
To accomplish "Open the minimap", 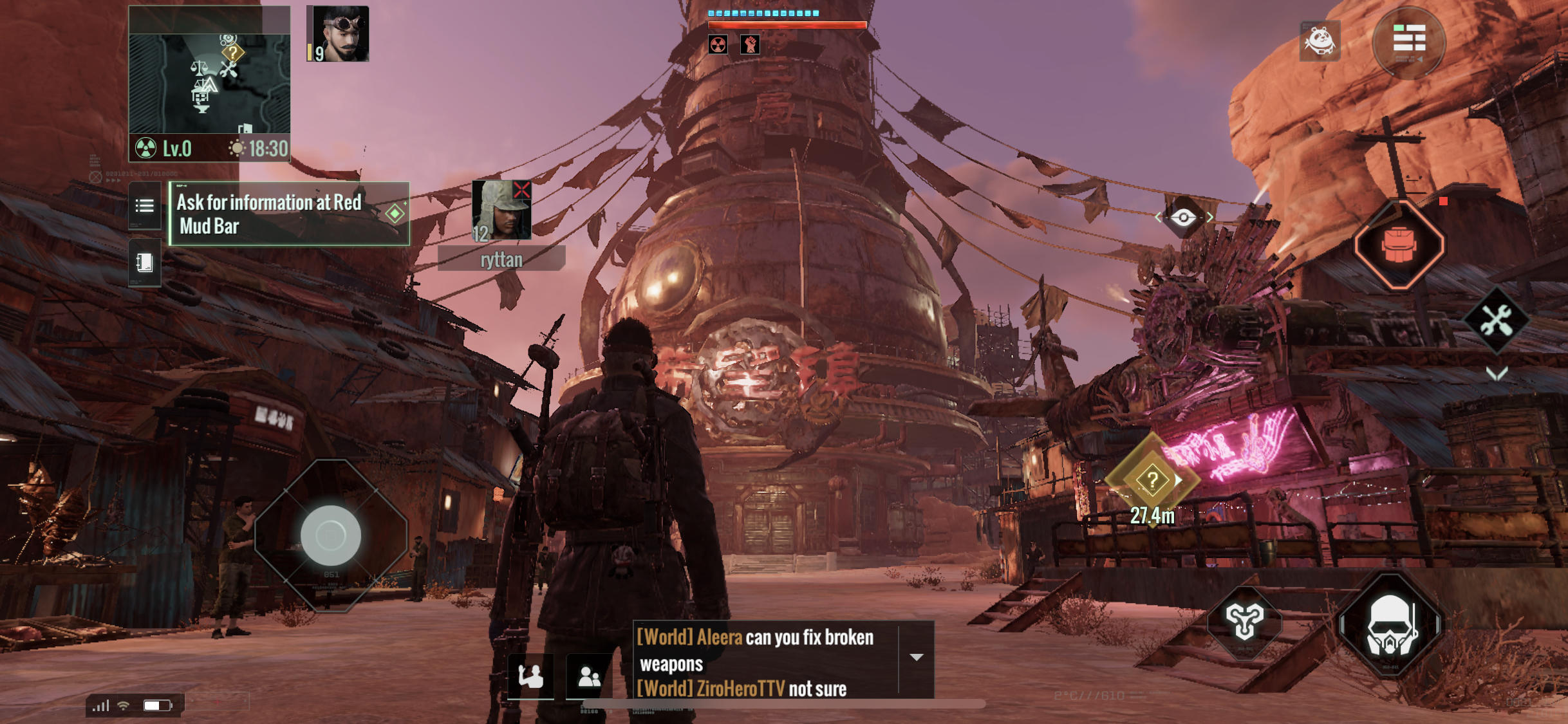I will 209,82.
